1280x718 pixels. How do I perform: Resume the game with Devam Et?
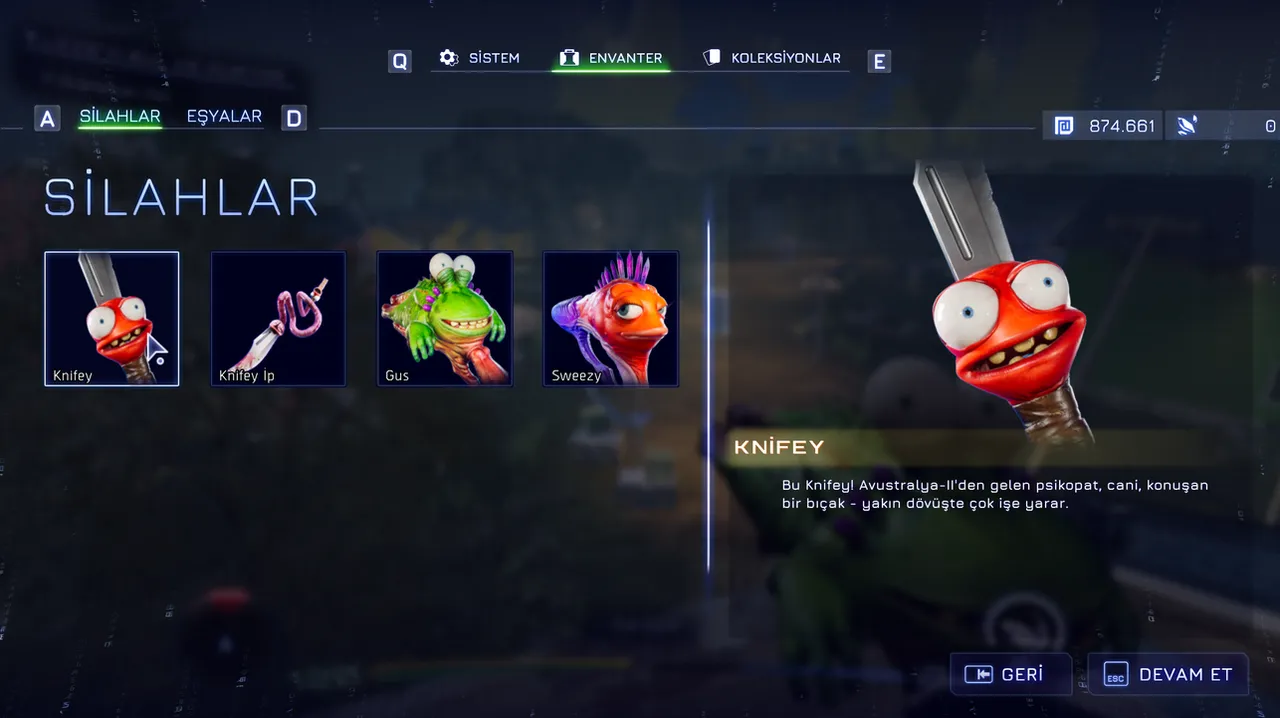[x=1167, y=674]
